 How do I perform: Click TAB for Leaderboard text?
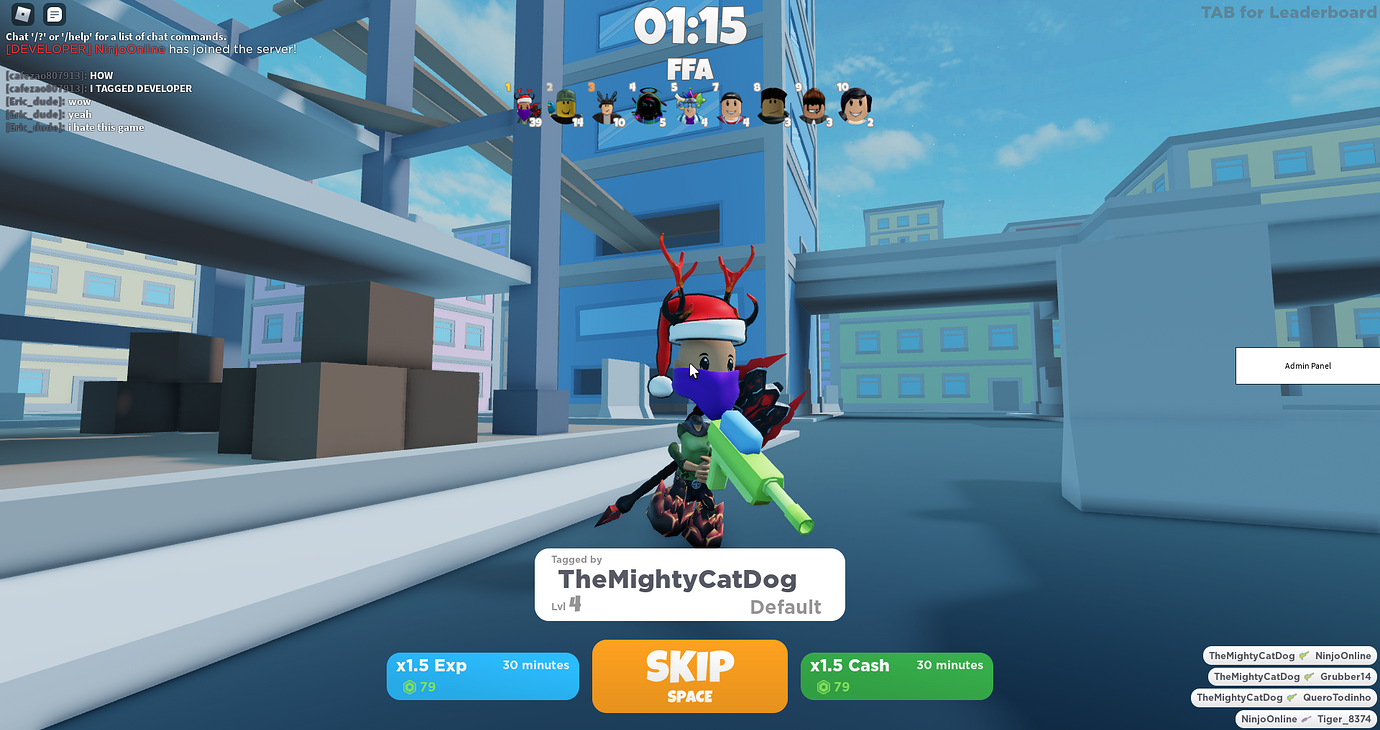click(x=1288, y=13)
